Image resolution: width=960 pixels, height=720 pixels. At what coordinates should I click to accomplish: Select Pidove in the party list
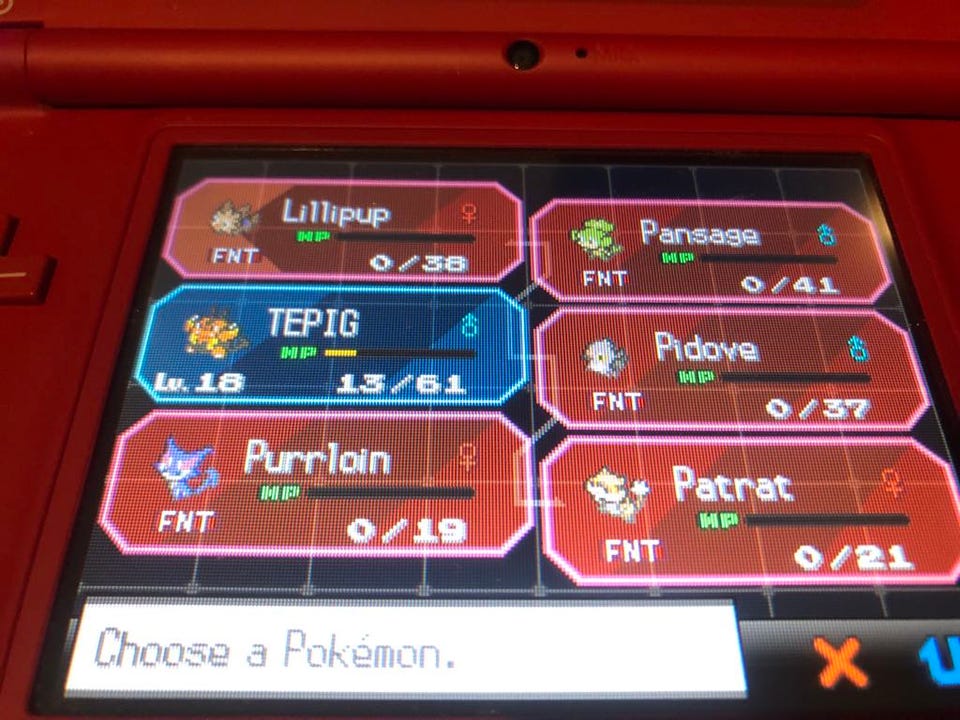[x=728, y=370]
